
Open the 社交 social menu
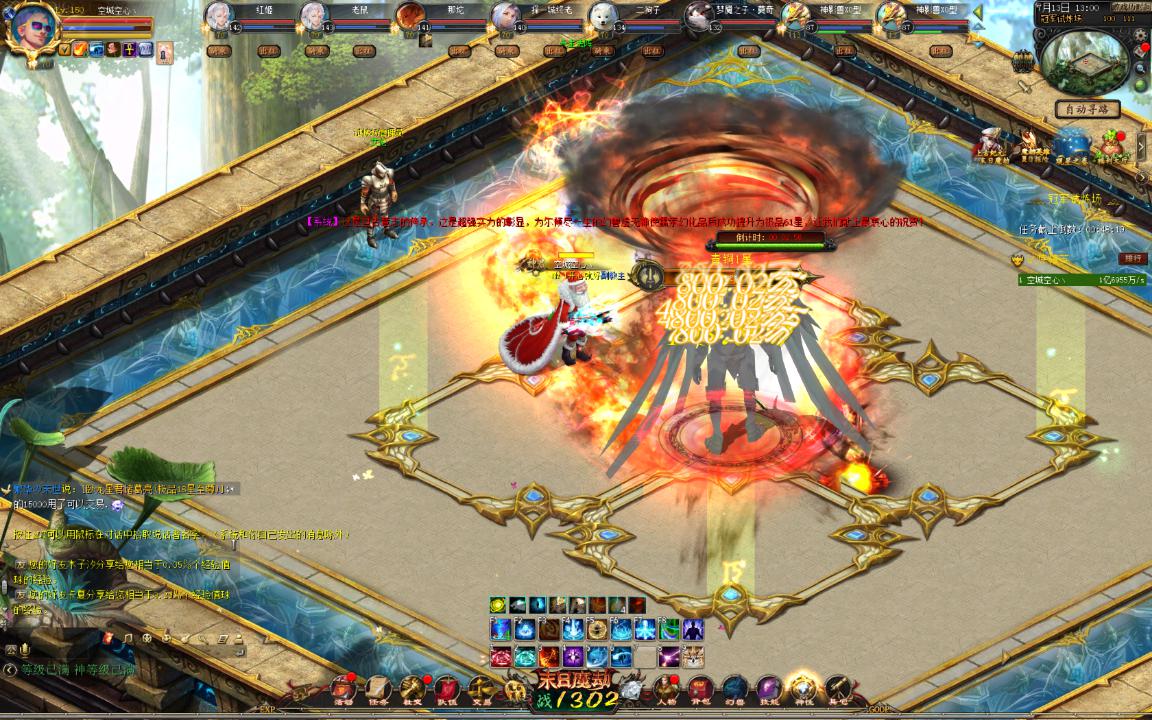(413, 689)
